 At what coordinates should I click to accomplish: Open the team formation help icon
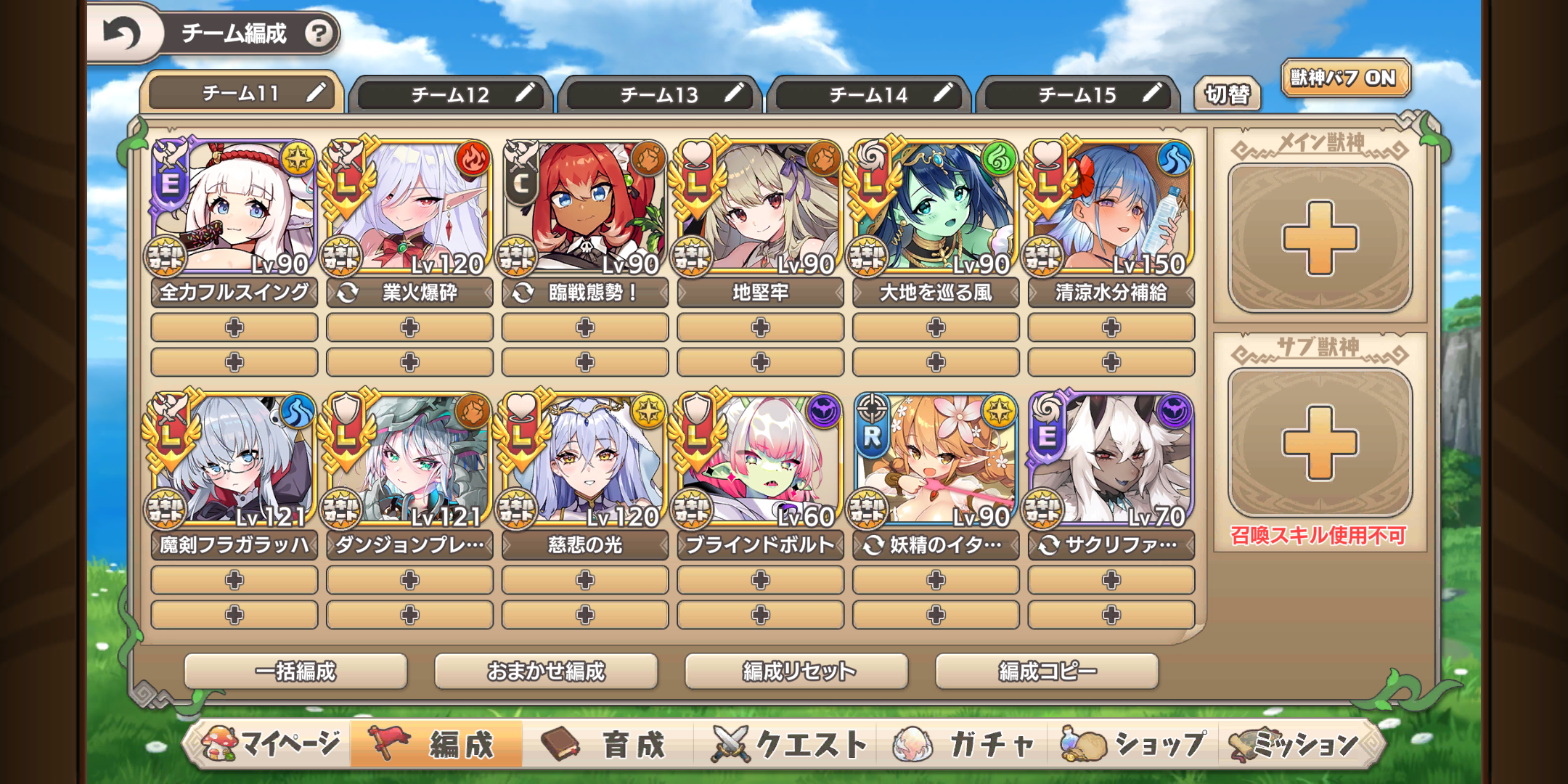(318, 33)
